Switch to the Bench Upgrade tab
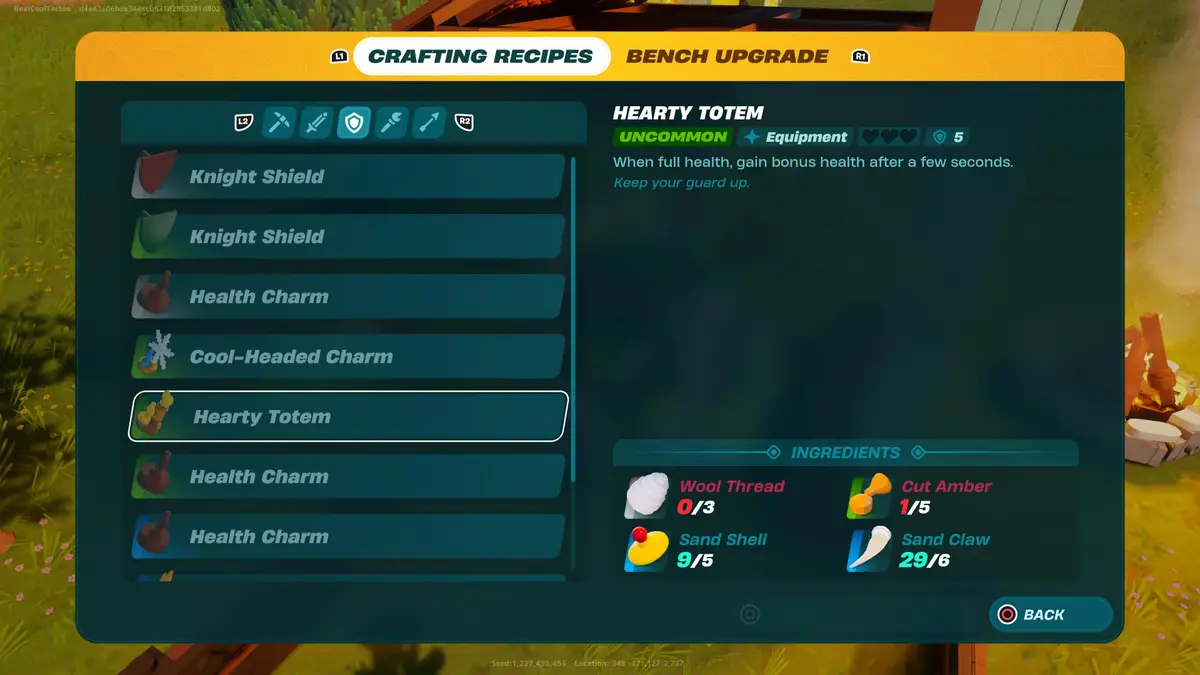1200x675 pixels. coord(727,57)
